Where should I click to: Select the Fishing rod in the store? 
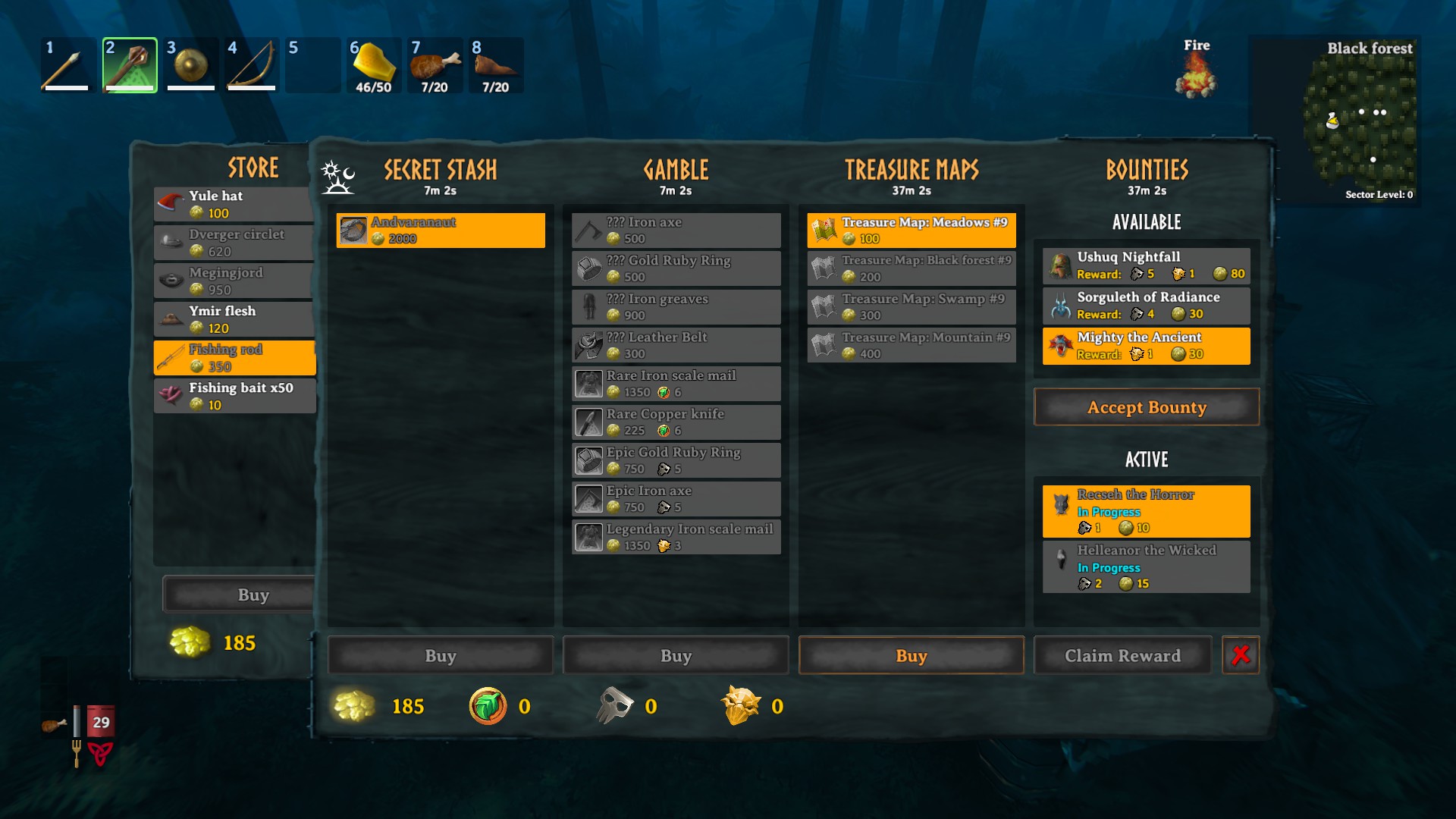(x=234, y=357)
